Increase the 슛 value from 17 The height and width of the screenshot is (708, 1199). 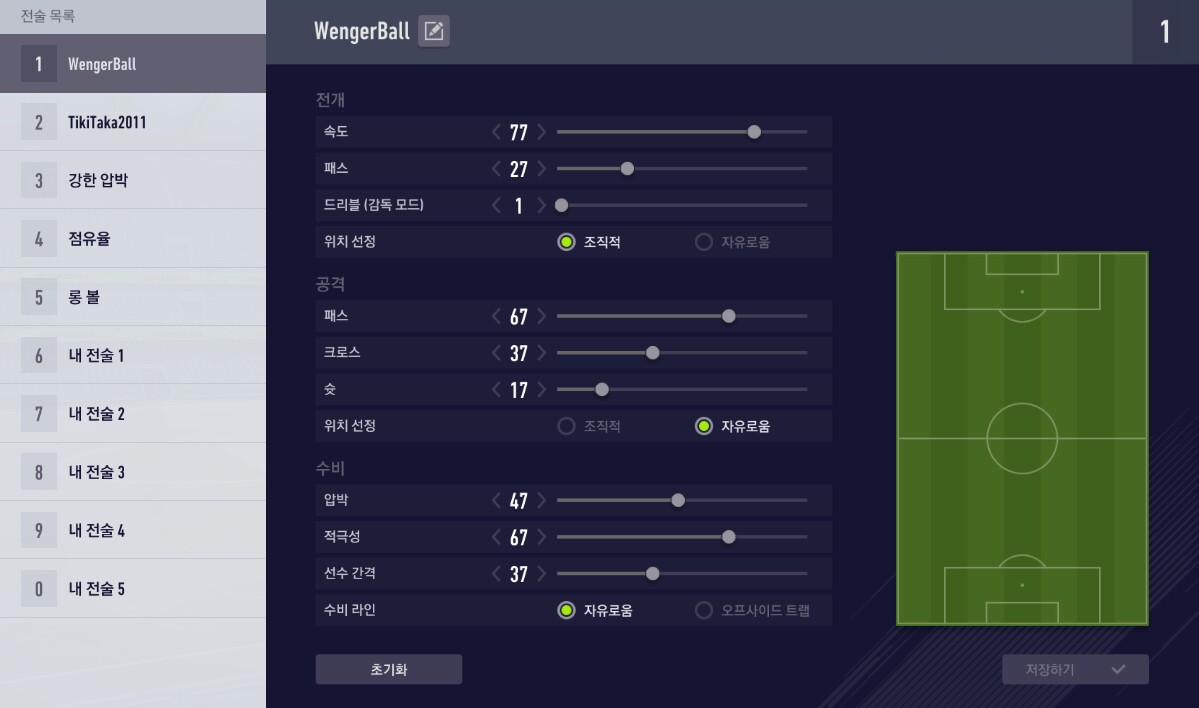point(542,390)
